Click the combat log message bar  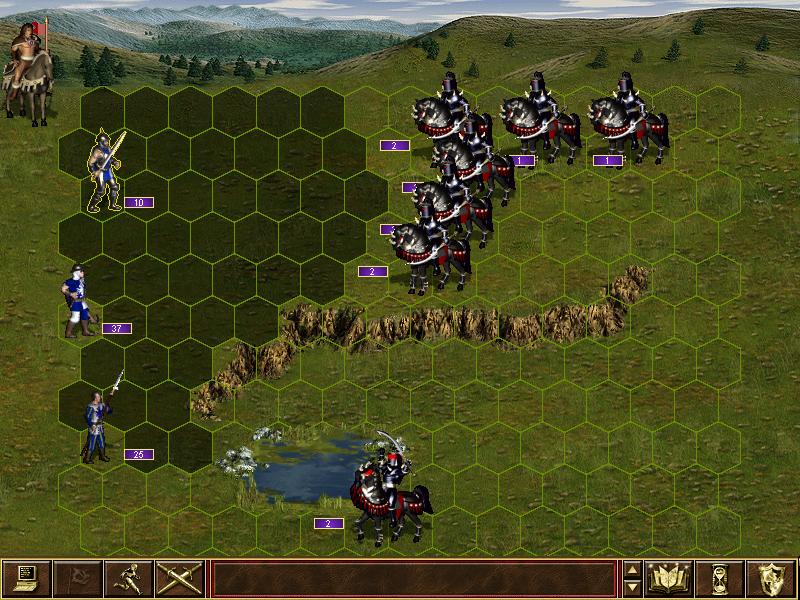(413, 578)
